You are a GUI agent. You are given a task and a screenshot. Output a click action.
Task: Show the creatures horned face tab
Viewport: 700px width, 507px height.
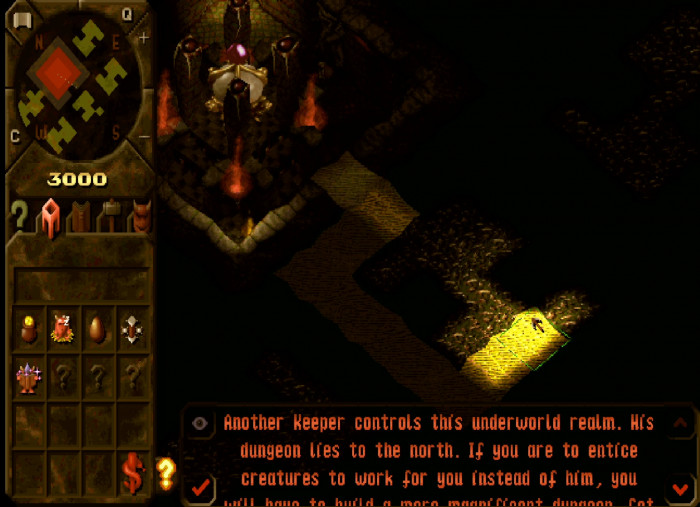click(139, 216)
